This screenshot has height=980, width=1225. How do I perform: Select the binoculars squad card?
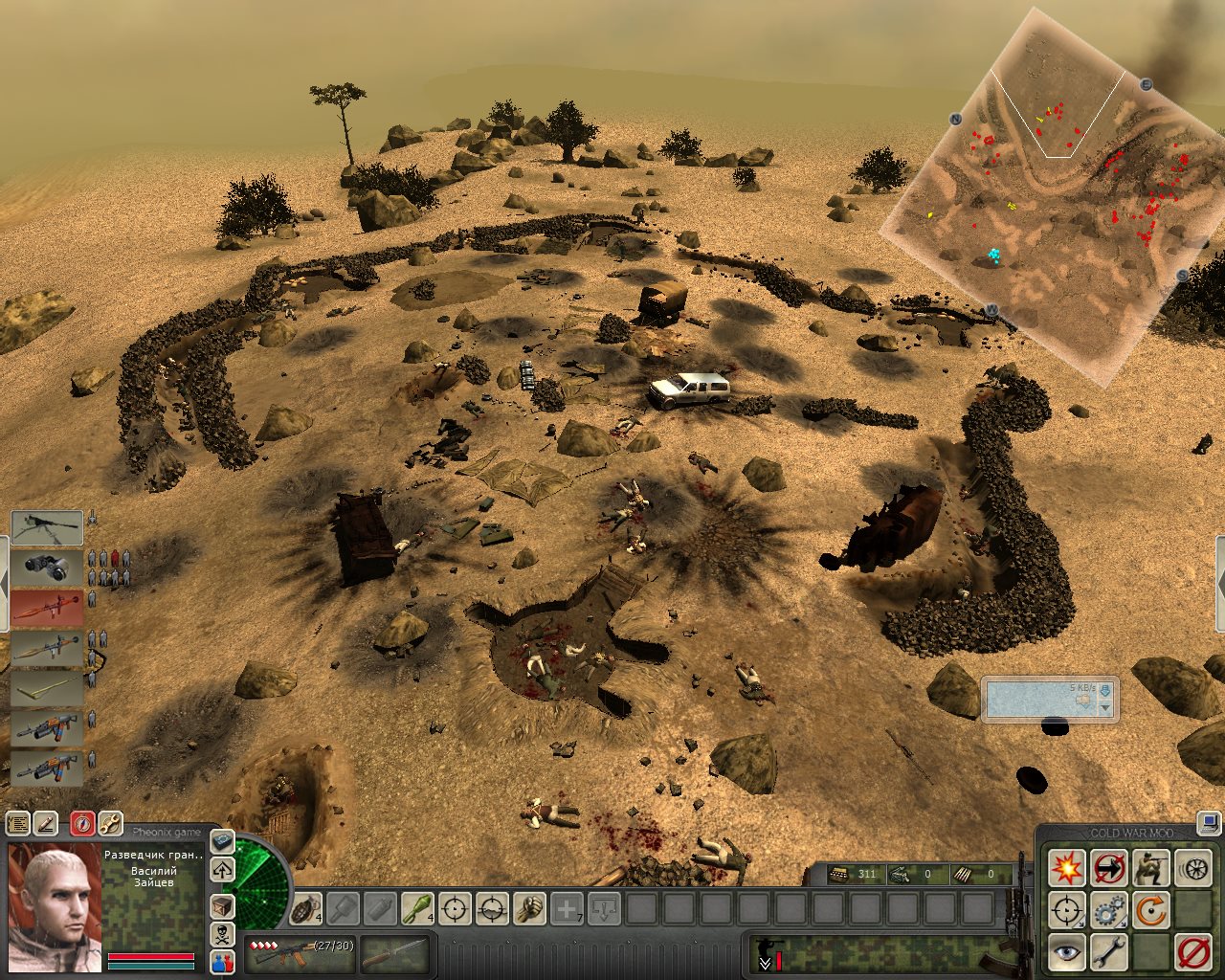point(46,567)
